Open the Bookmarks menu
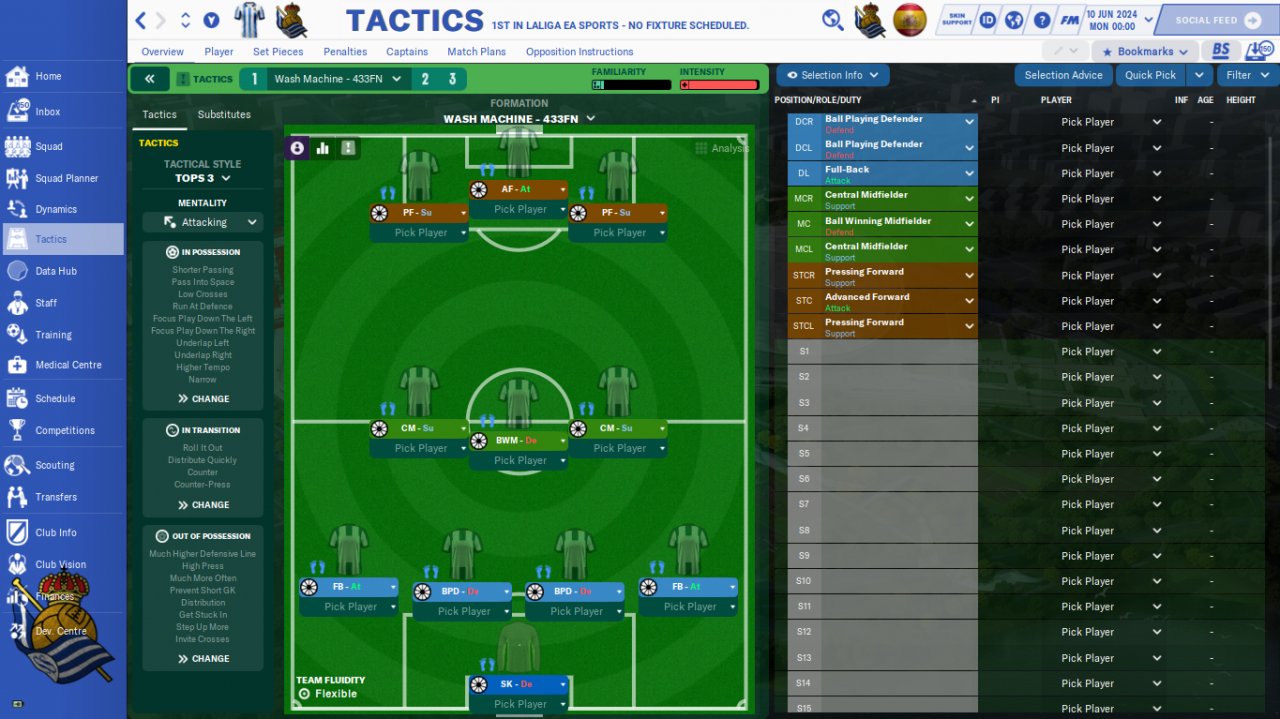Image resolution: width=1280 pixels, height=719 pixels. point(1145,52)
